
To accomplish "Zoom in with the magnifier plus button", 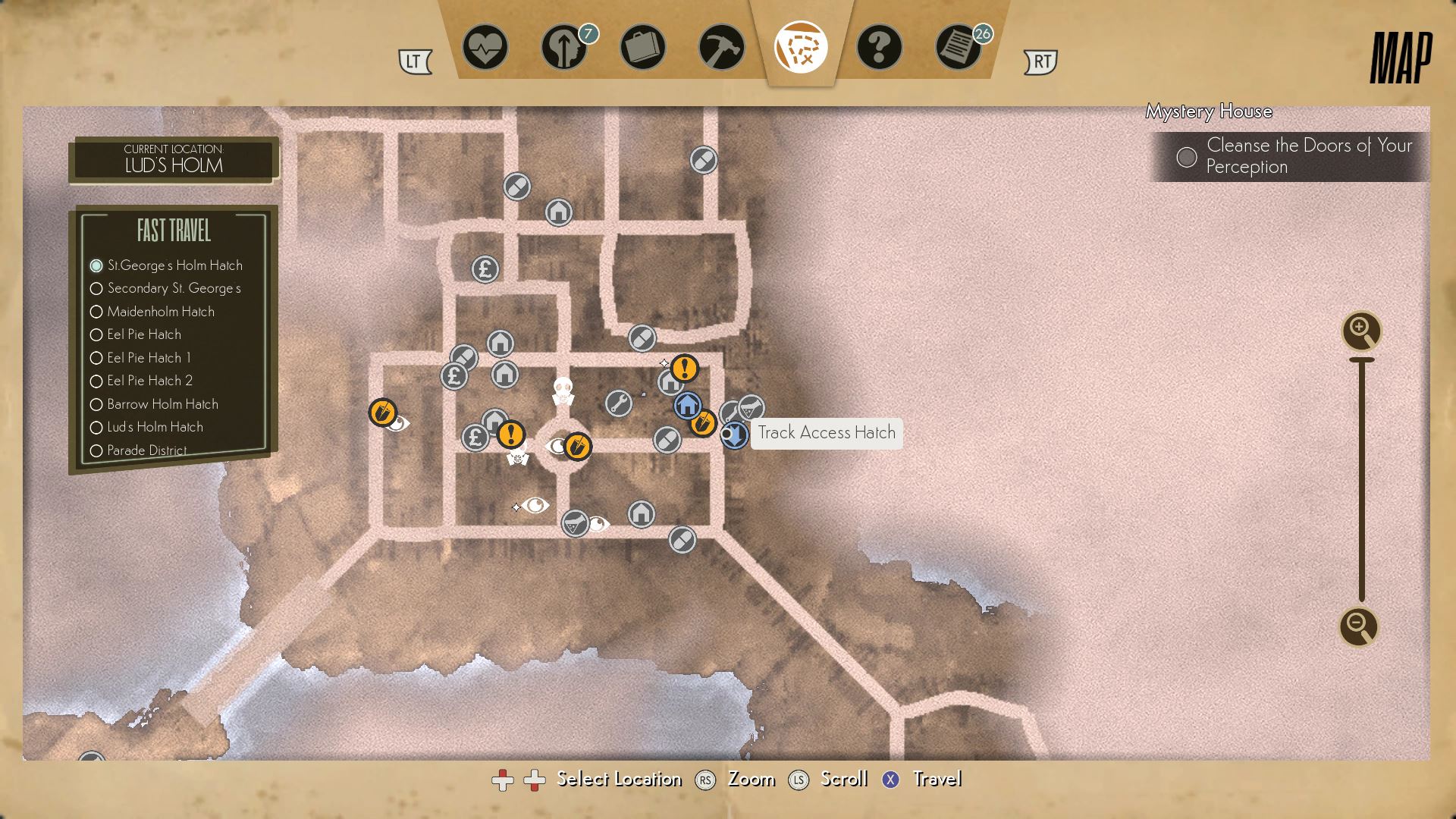I will (1361, 331).
